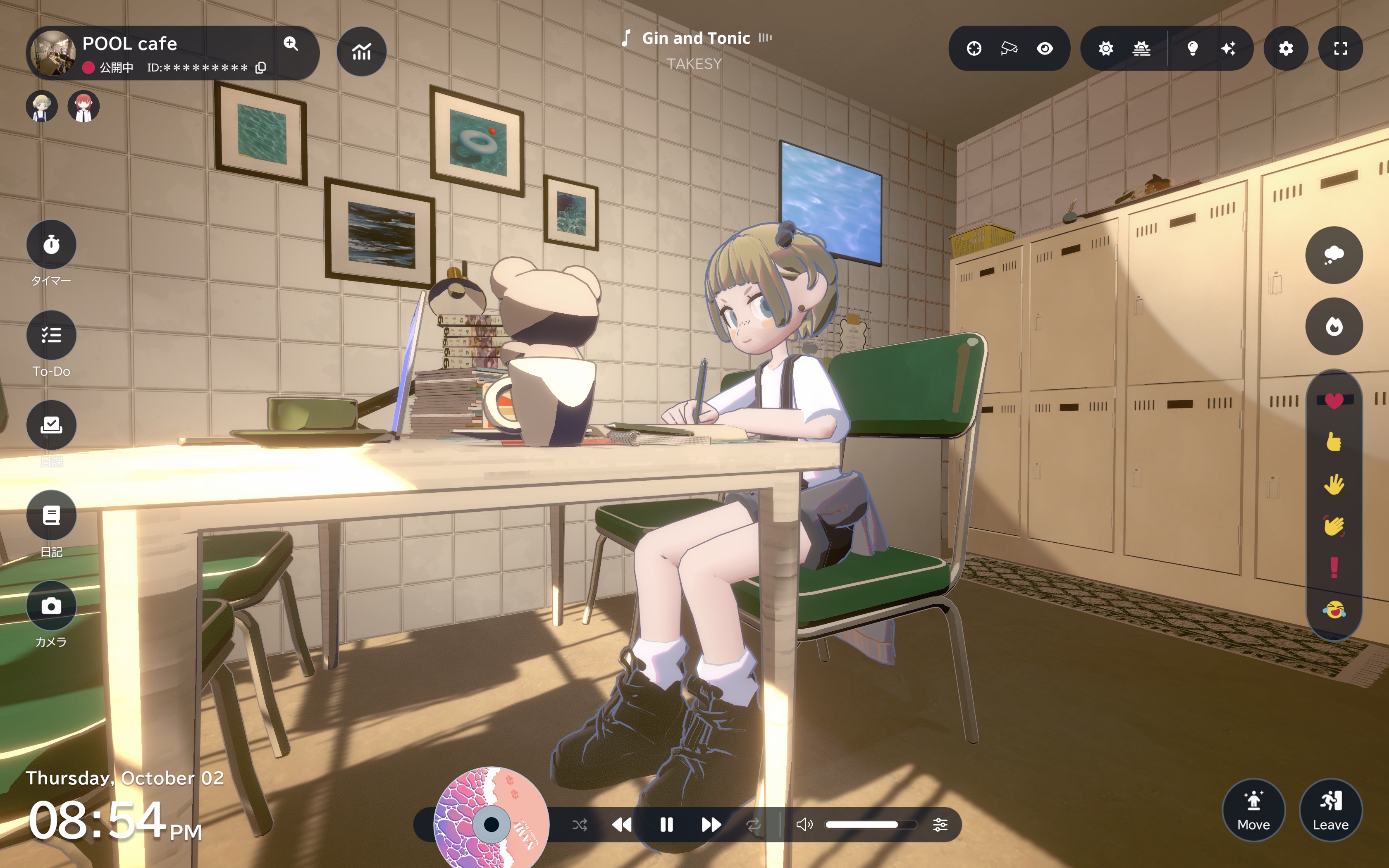Click the Move button
Screen dimensions: 1389x868
(1253, 810)
